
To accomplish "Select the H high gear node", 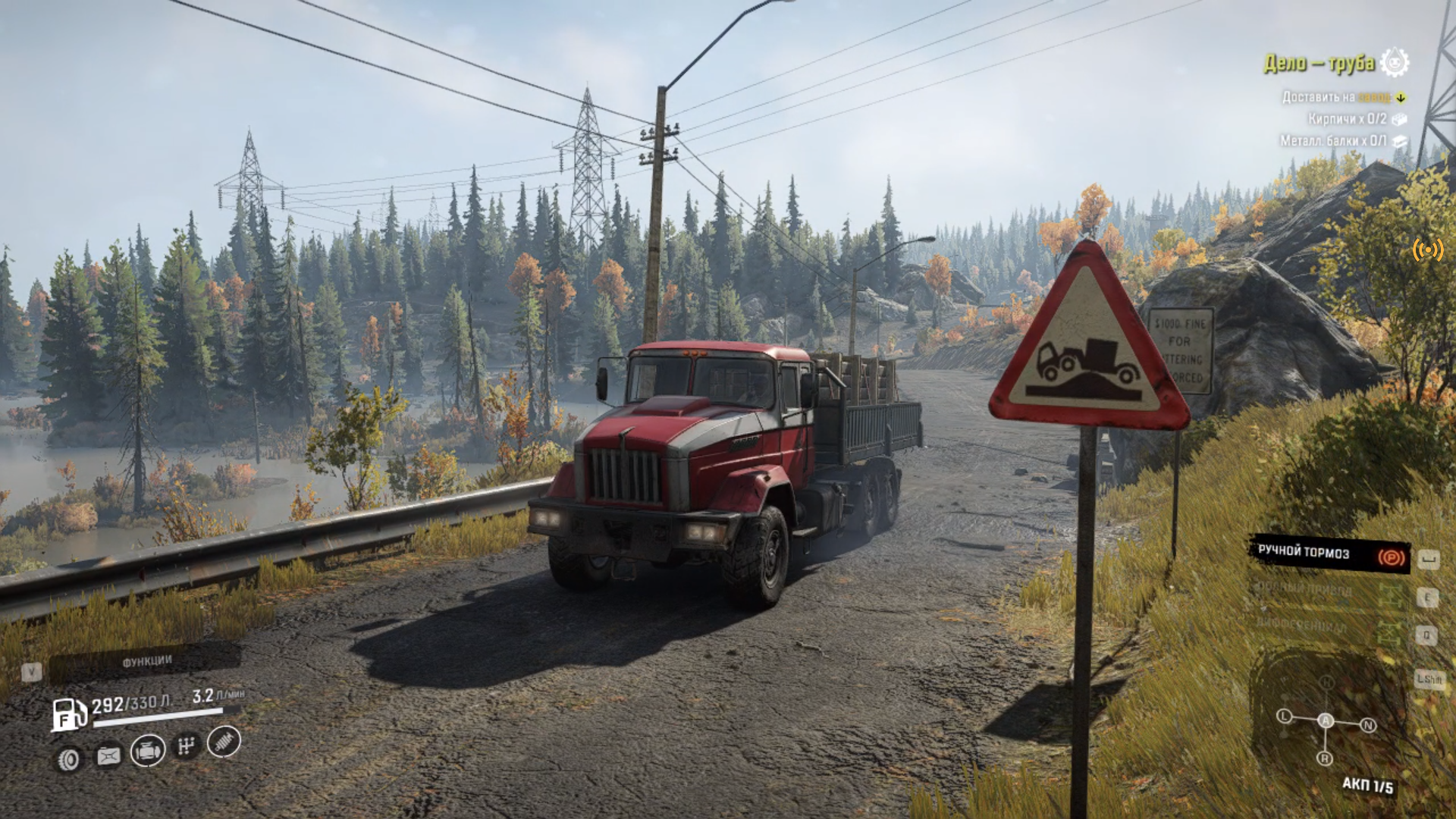I will pyautogui.click(x=1326, y=682).
